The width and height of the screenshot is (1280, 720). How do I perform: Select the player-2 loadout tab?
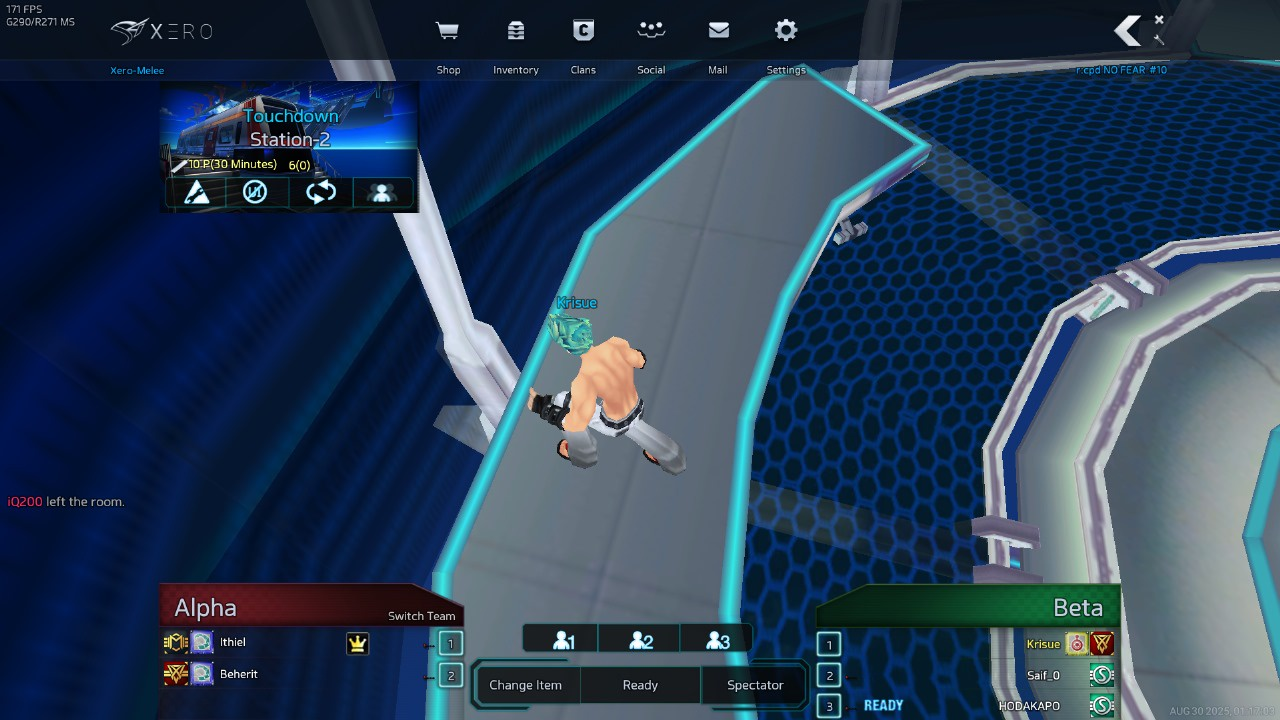coord(640,641)
